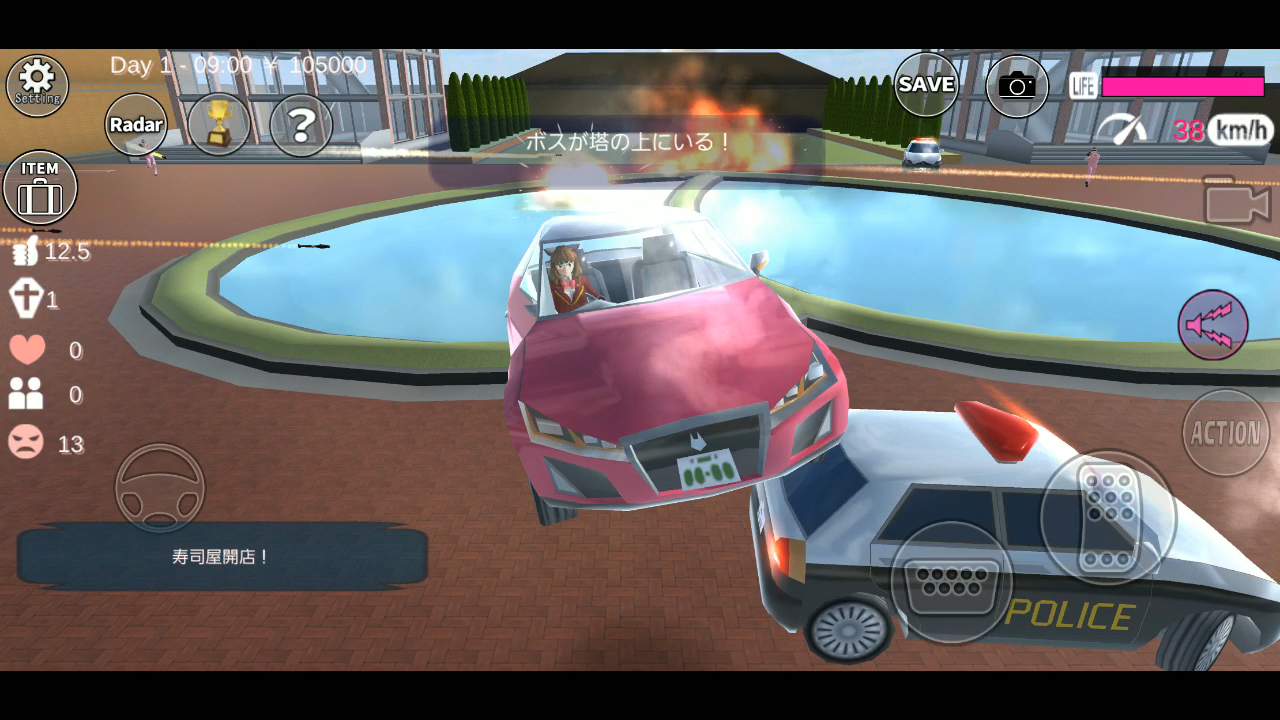Check the money thumbs-up counter icon
This screenshot has height=720, width=1280.
click(25, 252)
